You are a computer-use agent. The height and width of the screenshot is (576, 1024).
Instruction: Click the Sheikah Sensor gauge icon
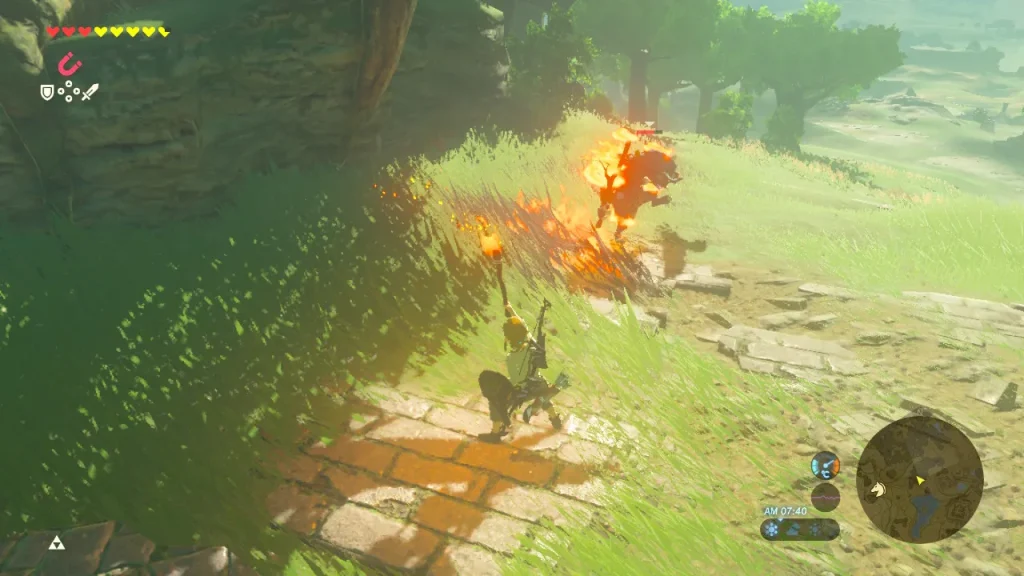[x=825, y=464]
